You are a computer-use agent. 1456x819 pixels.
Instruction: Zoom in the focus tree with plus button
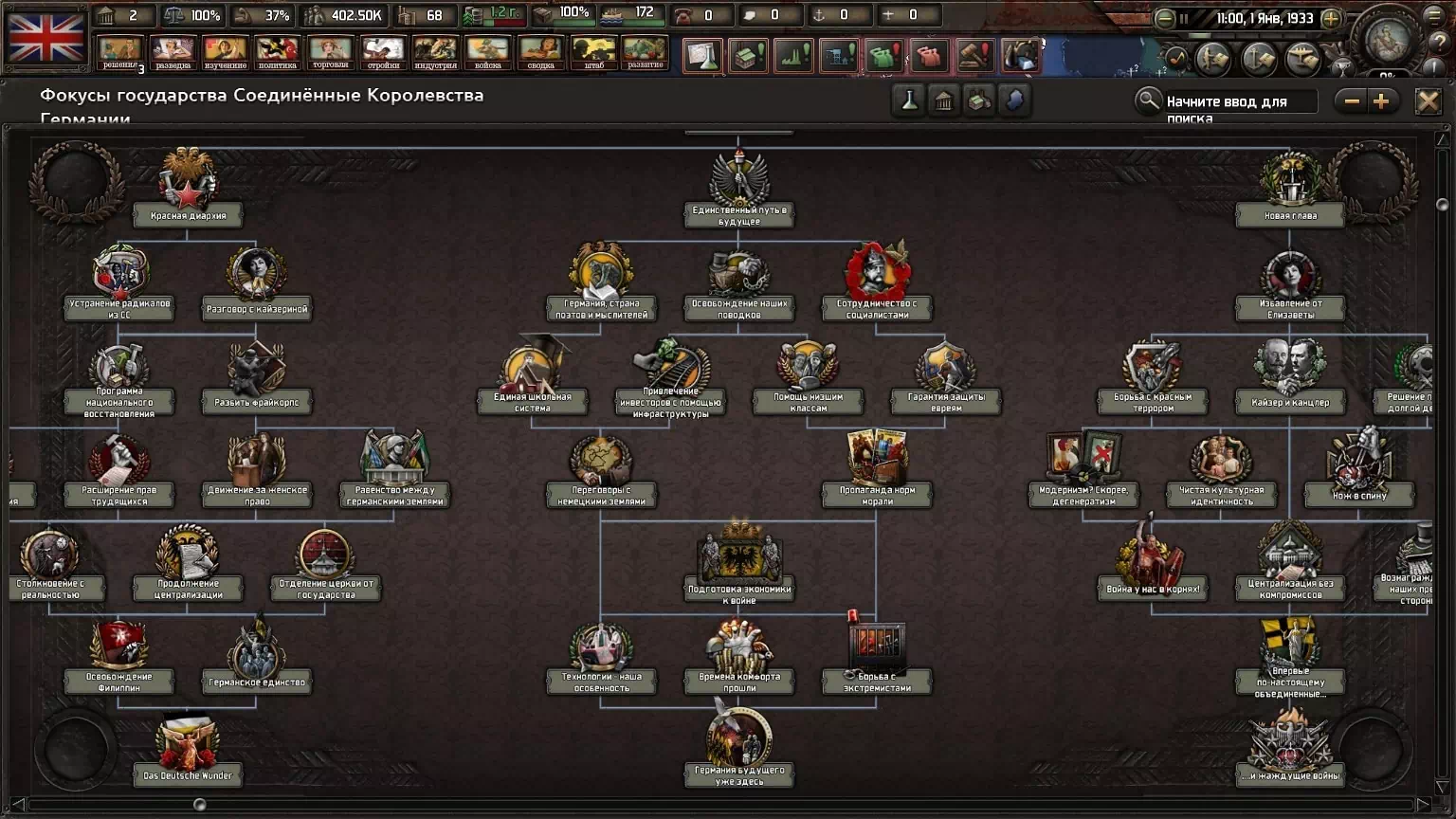pyautogui.click(x=1381, y=101)
